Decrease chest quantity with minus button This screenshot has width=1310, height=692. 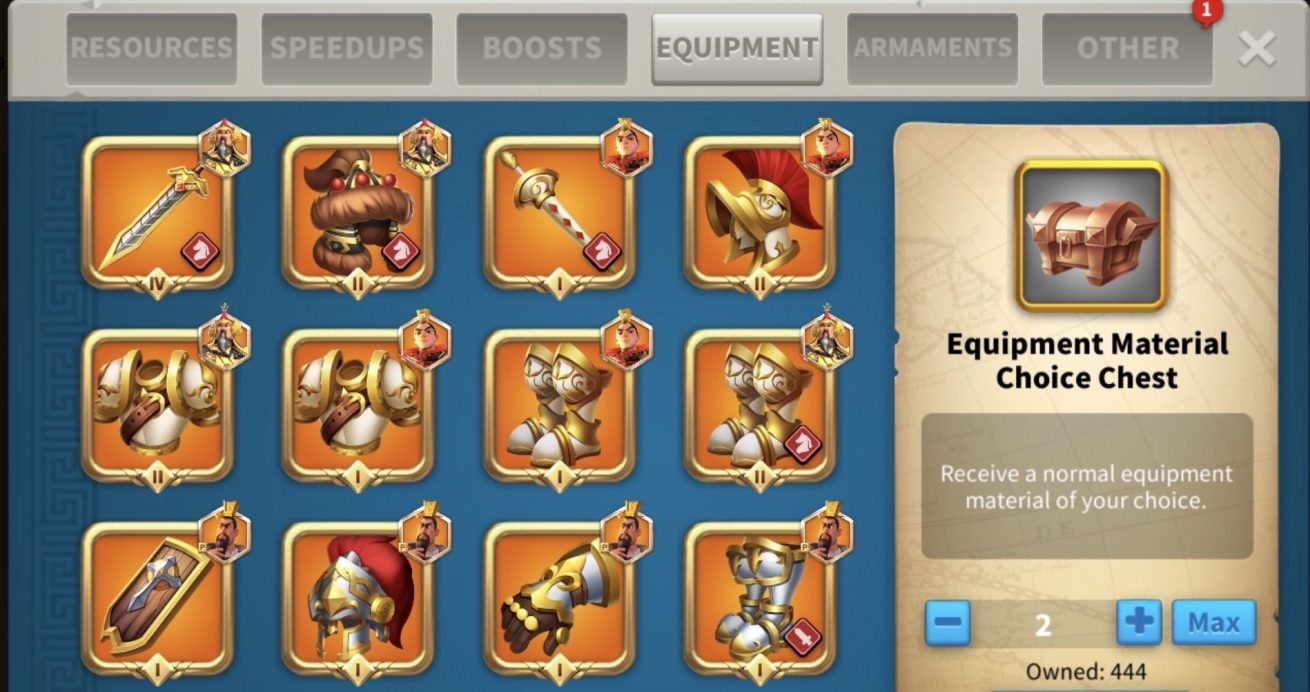(x=947, y=623)
